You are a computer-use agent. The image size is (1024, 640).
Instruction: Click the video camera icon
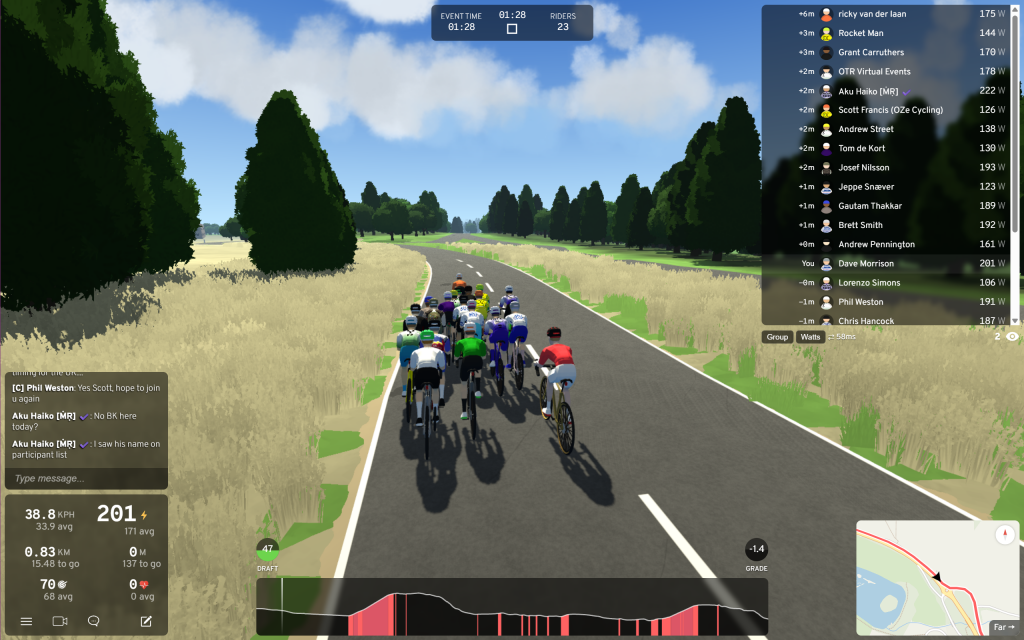click(x=59, y=621)
